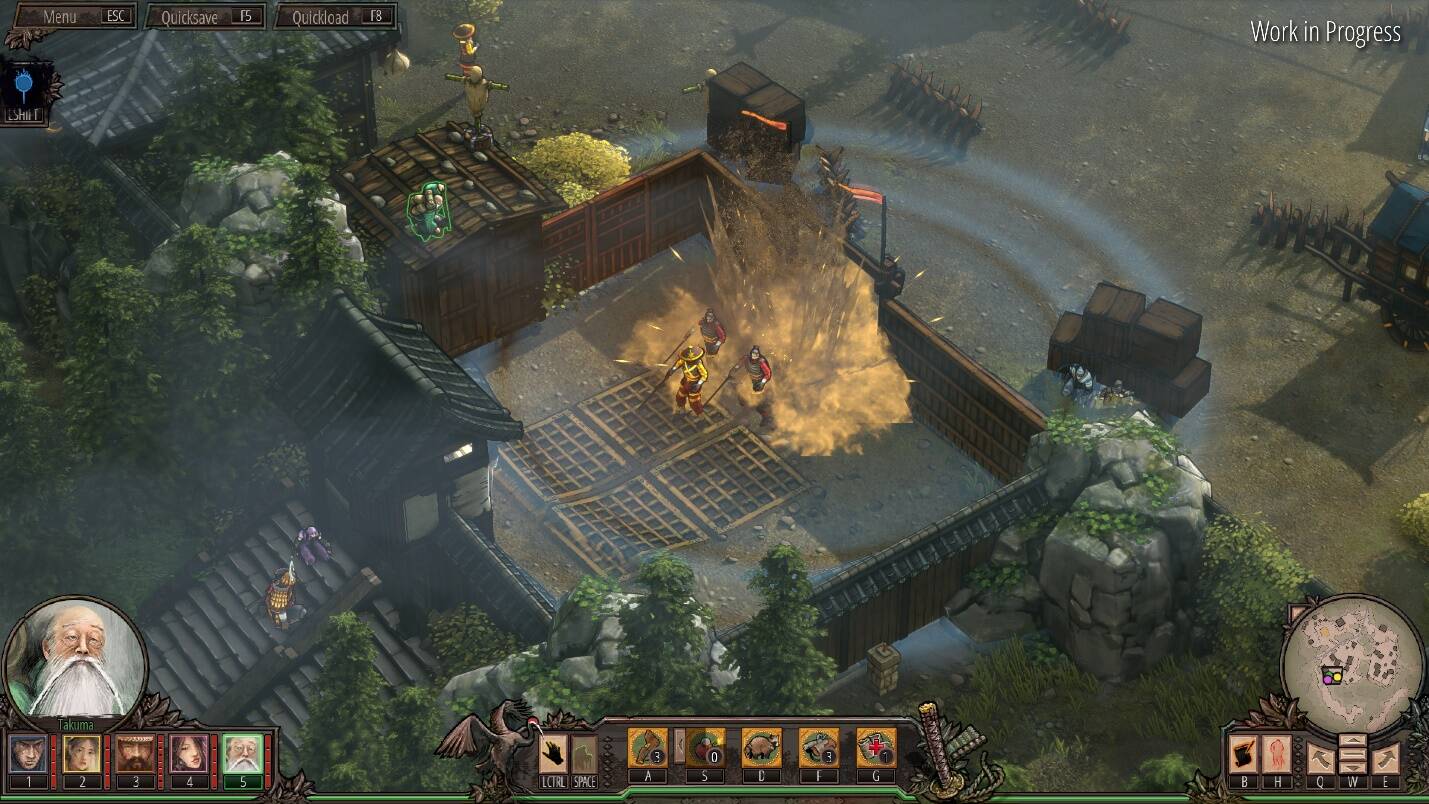1429x804 pixels.
Task: Select the black hand interact action
Action: (x=553, y=754)
